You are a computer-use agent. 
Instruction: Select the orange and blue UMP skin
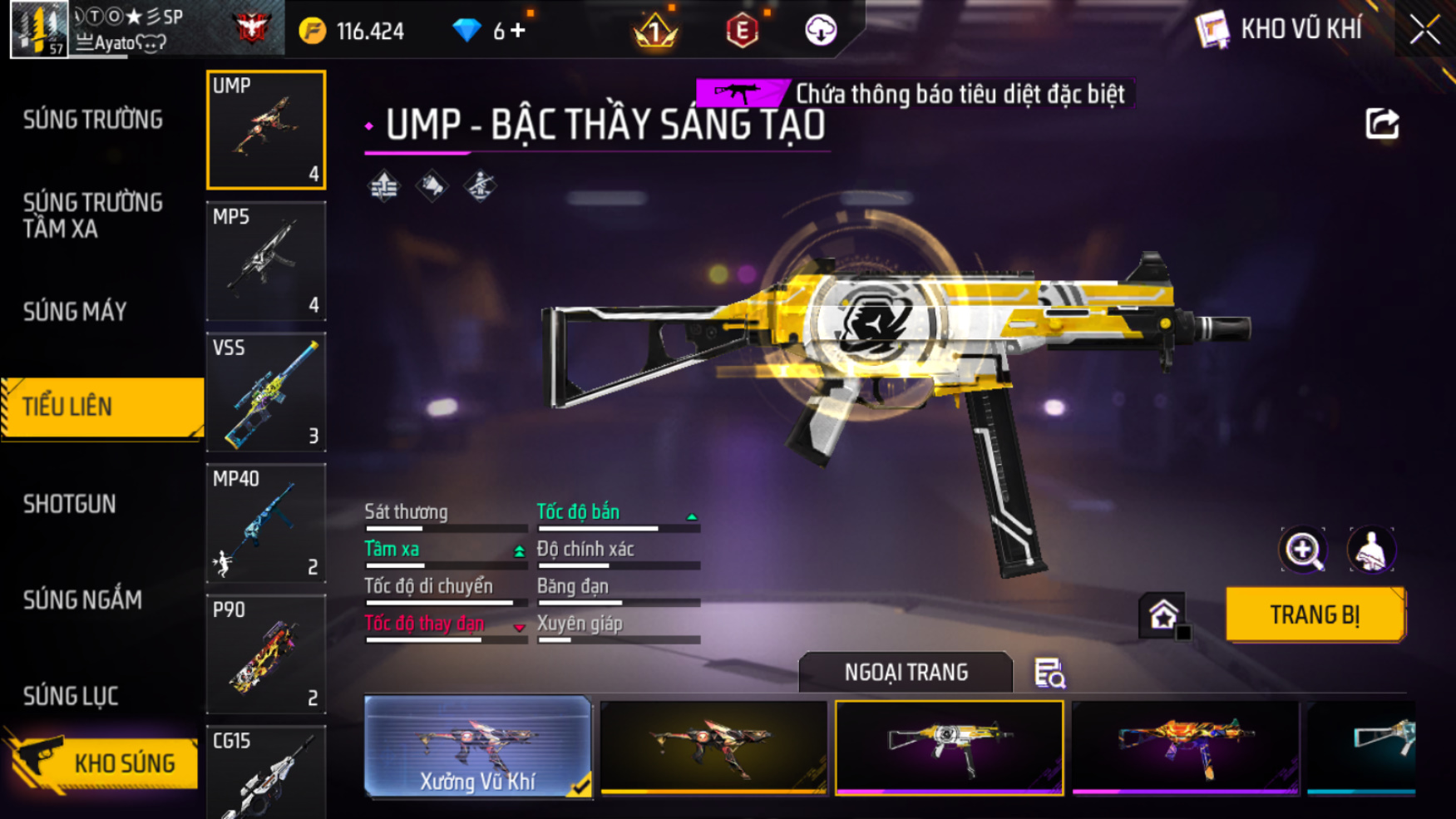(1185, 747)
